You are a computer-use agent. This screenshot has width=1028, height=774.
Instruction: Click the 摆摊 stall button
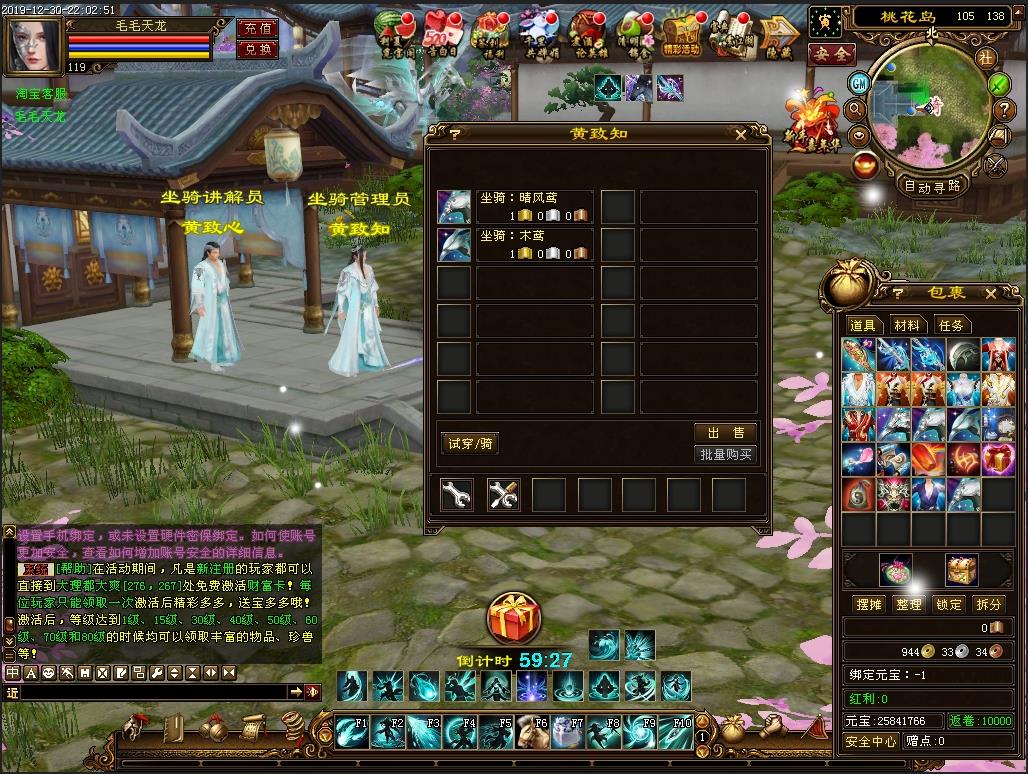pos(869,604)
